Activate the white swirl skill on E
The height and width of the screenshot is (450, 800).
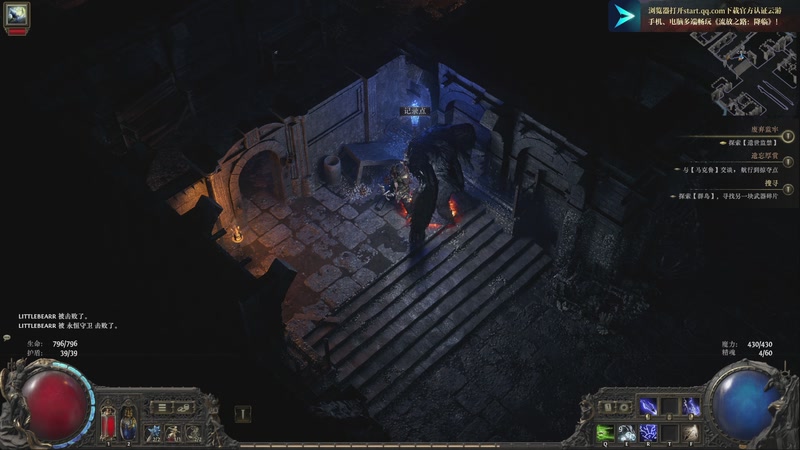coord(627,432)
